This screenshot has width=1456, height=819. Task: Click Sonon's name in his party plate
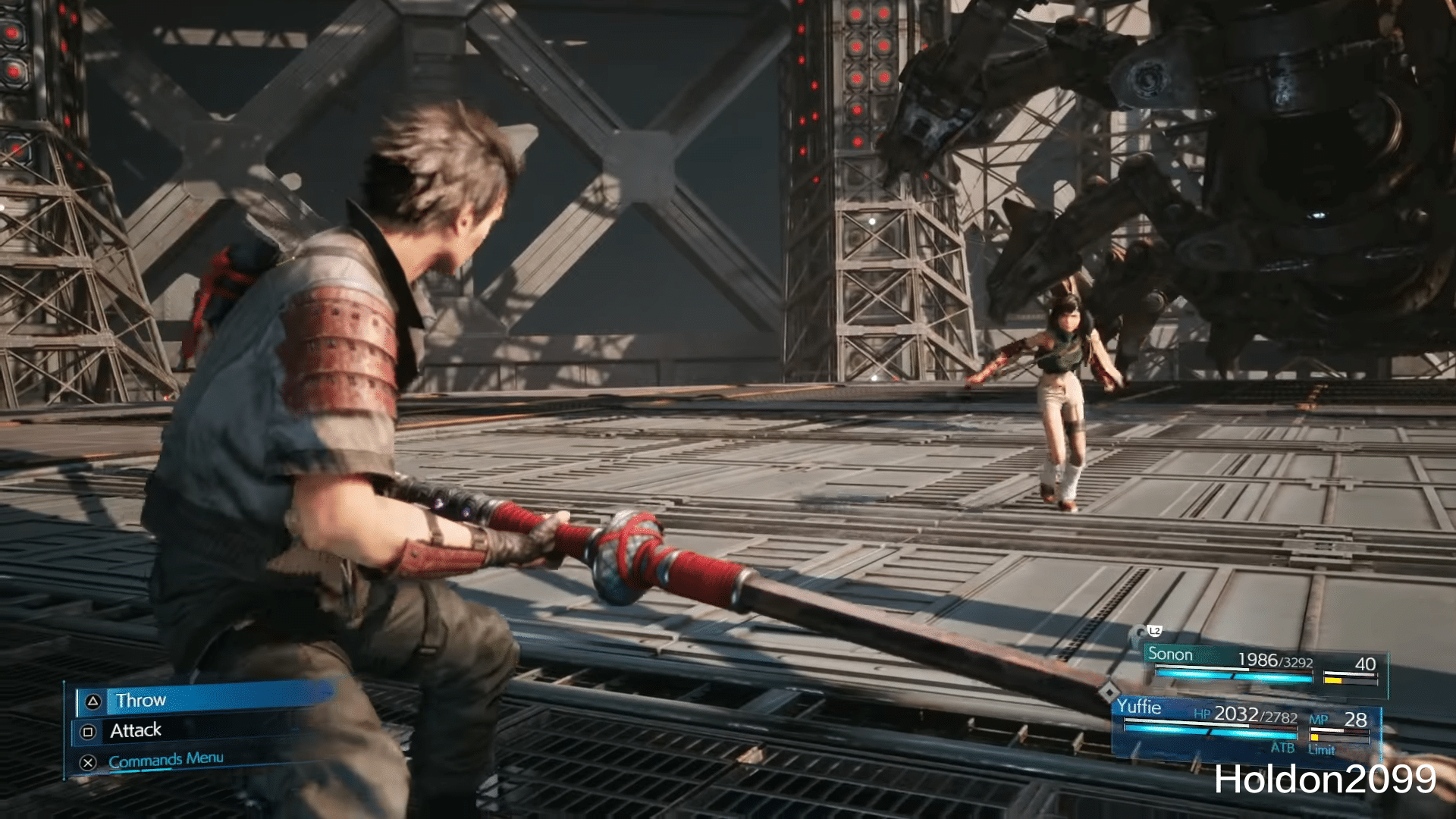pos(1171,654)
